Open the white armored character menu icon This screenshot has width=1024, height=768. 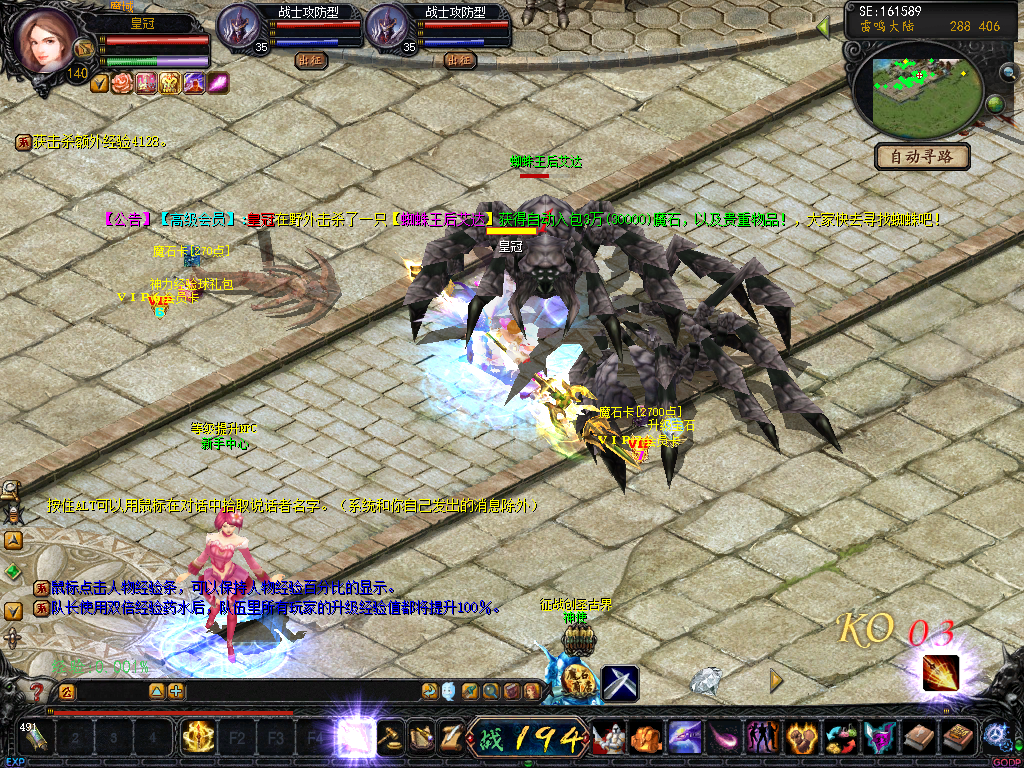pos(609,739)
